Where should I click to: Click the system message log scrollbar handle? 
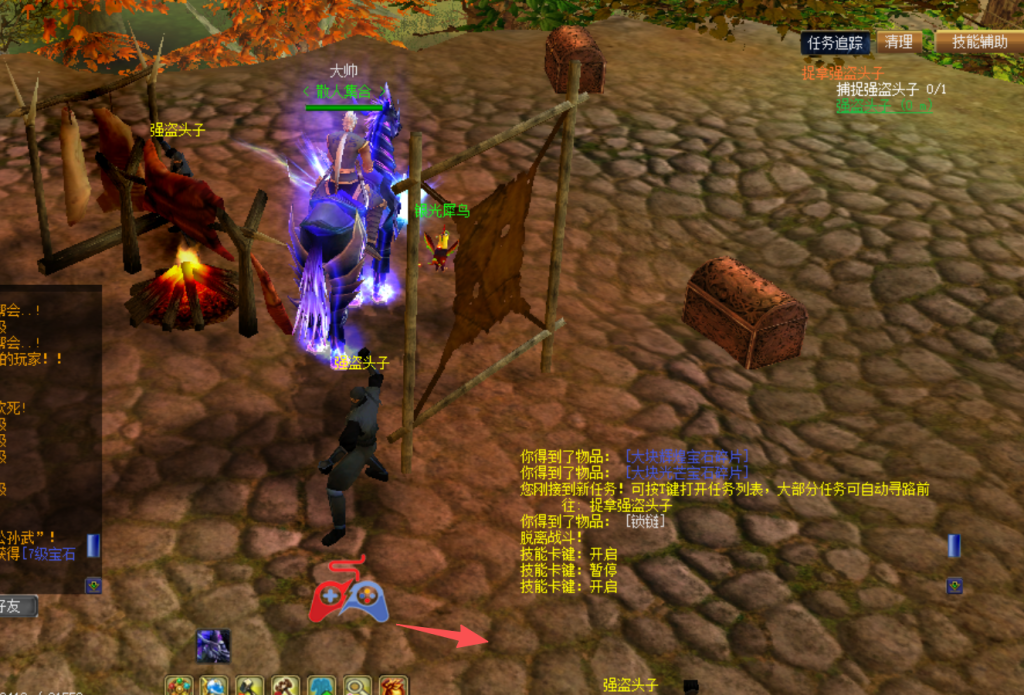[954, 545]
